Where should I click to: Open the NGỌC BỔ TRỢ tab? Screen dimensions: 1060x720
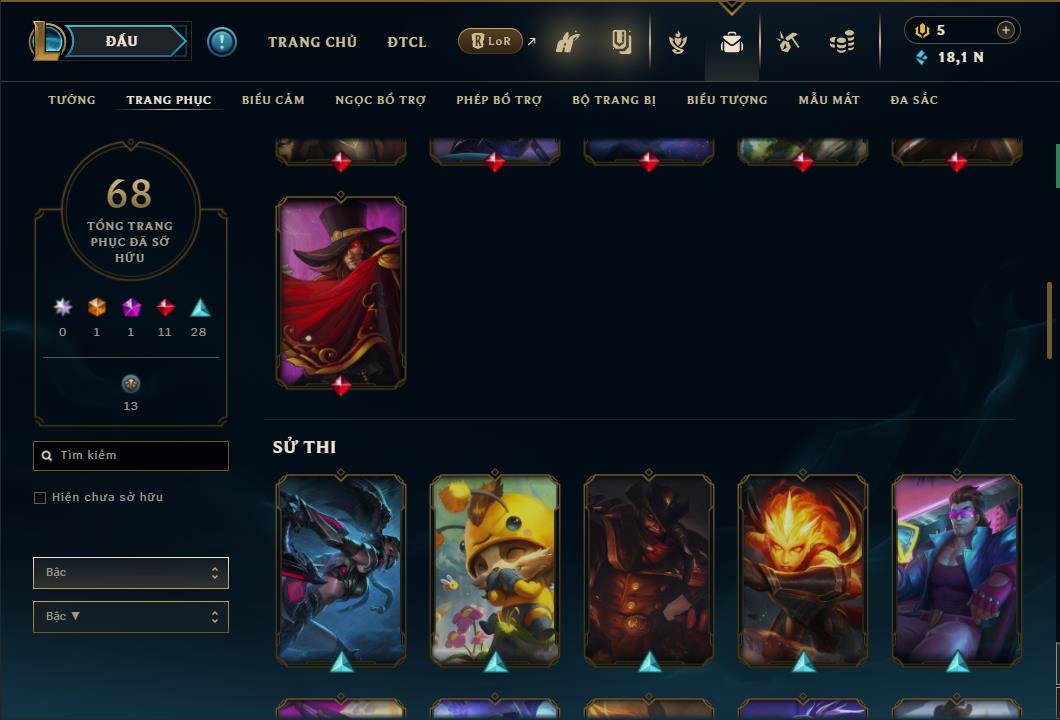pos(380,100)
